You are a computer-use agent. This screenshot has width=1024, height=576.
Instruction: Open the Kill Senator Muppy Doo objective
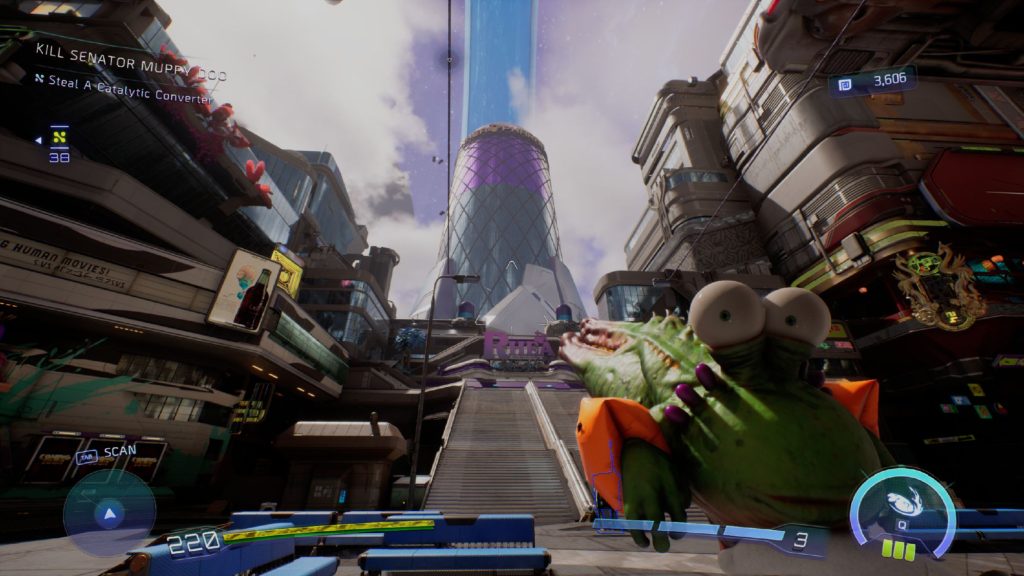click(x=130, y=50)
